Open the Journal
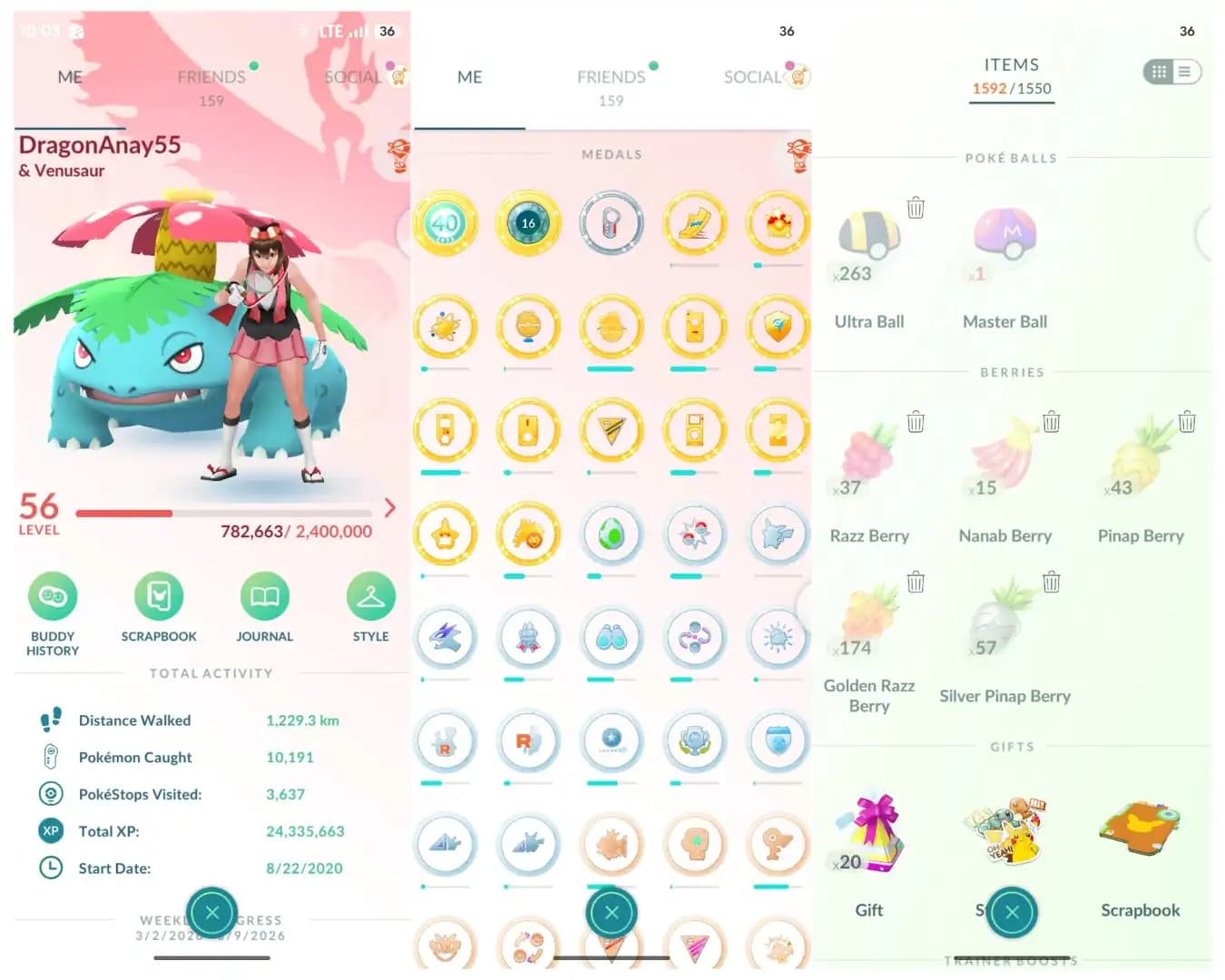 (264, 599)
